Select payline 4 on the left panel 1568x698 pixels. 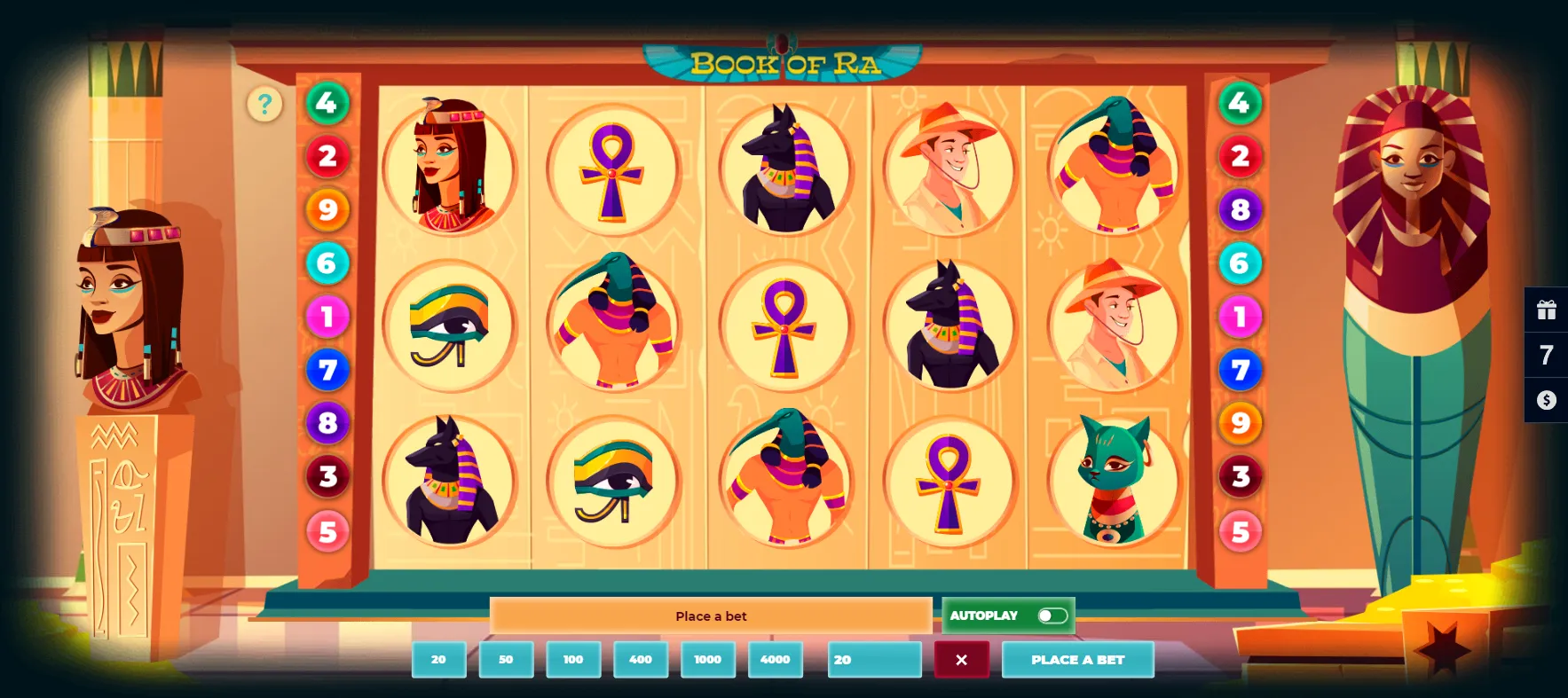click(x=327, y=103)
